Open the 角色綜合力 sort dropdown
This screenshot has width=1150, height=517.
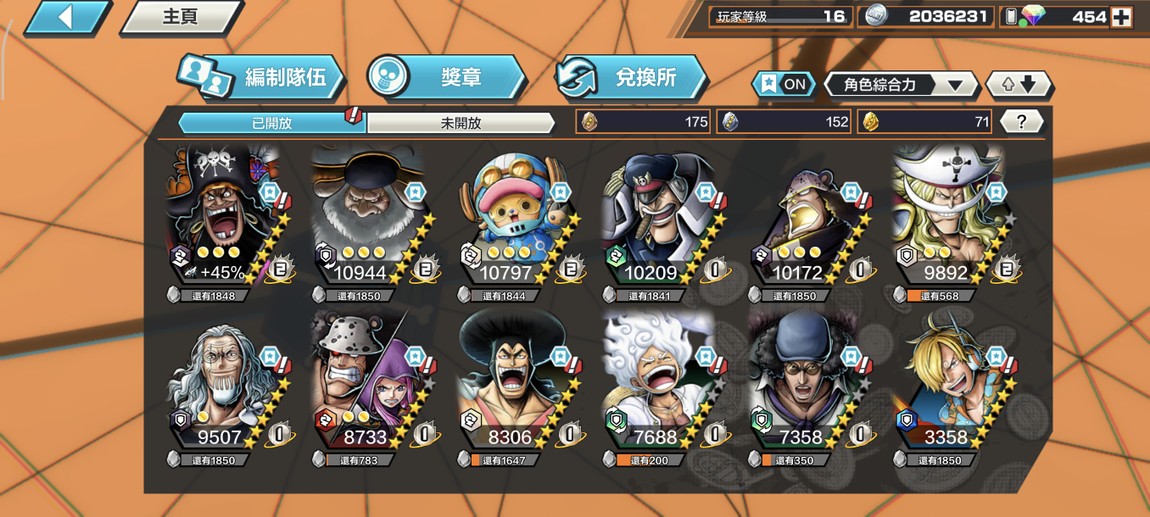click(x=900, y=84)
